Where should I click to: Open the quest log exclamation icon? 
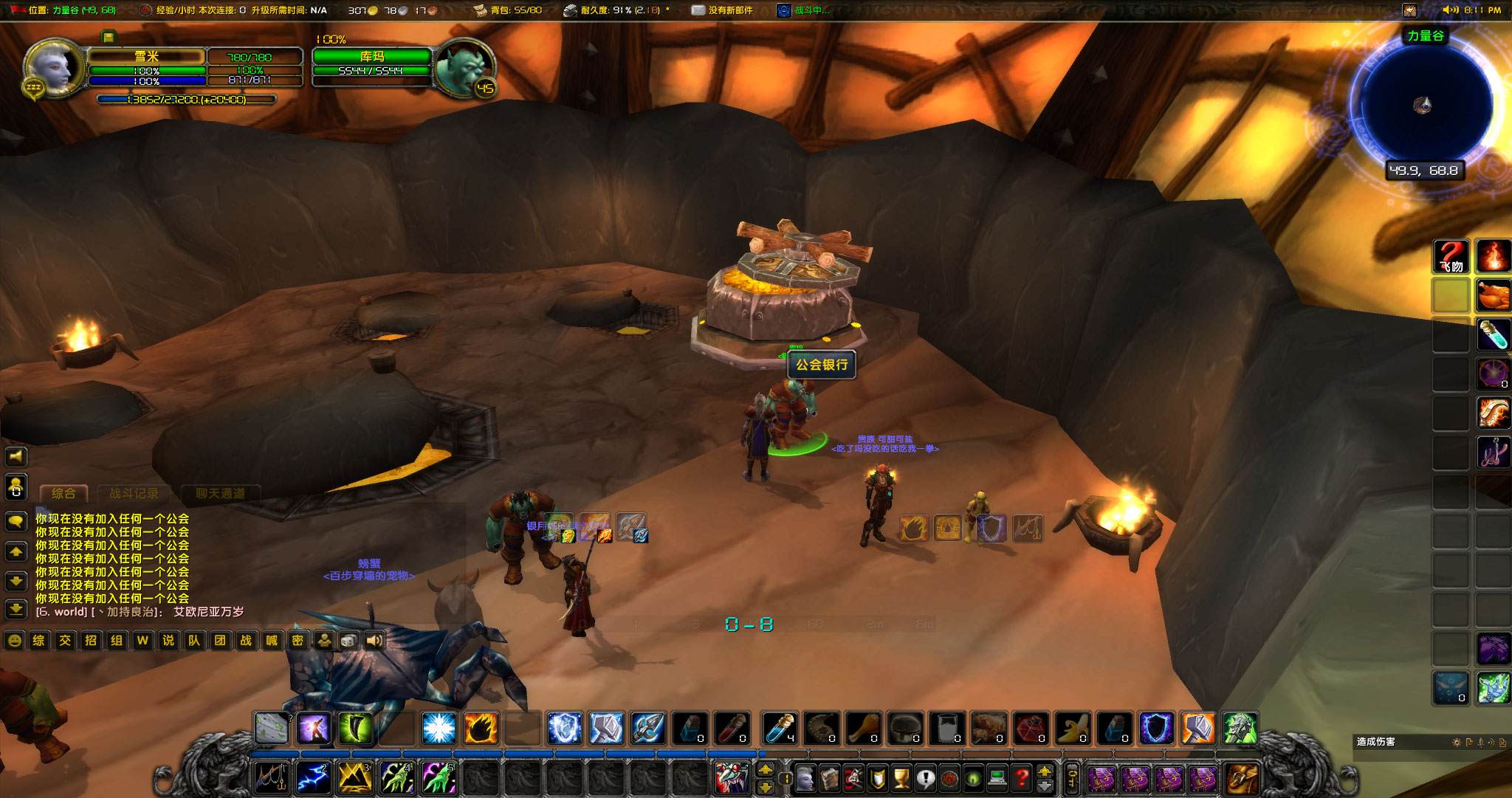[925, 778]
